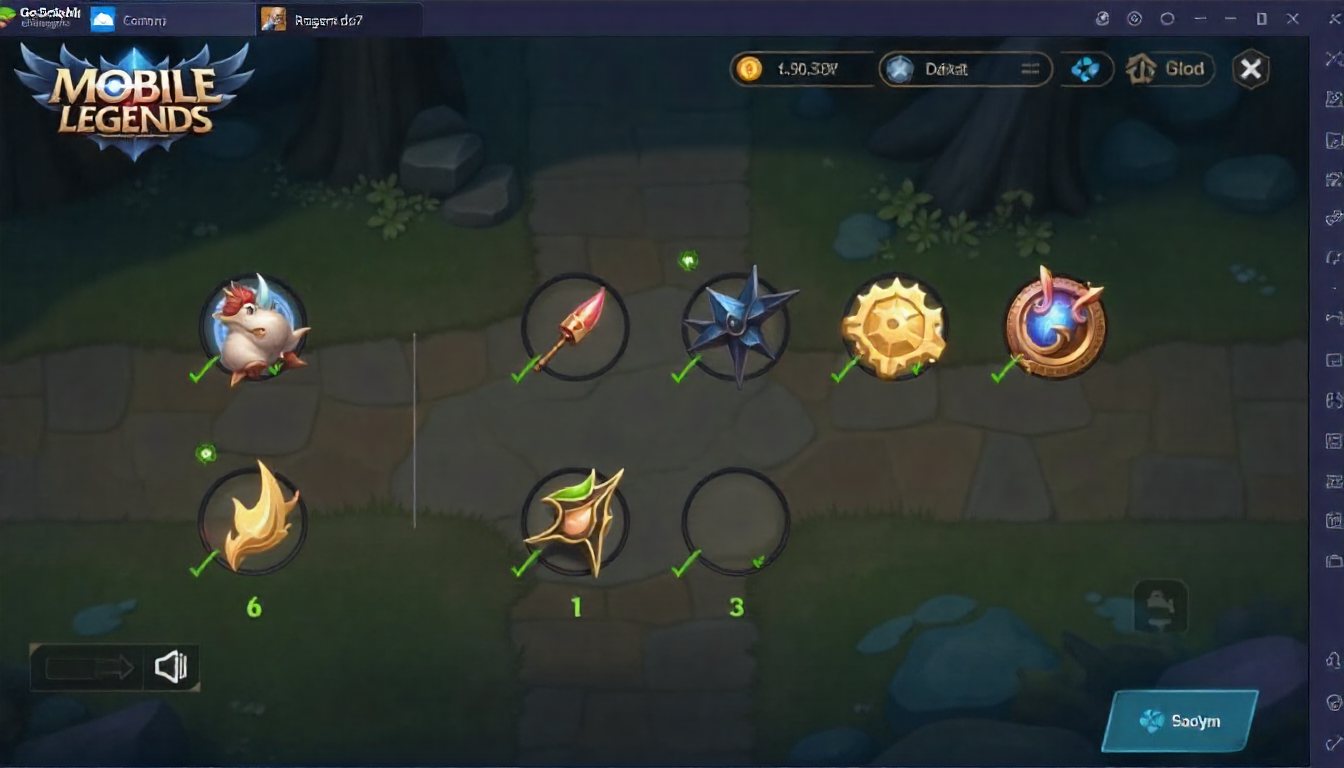
Task: Select the white horned creature icon
Action: (x=253, y=328)
